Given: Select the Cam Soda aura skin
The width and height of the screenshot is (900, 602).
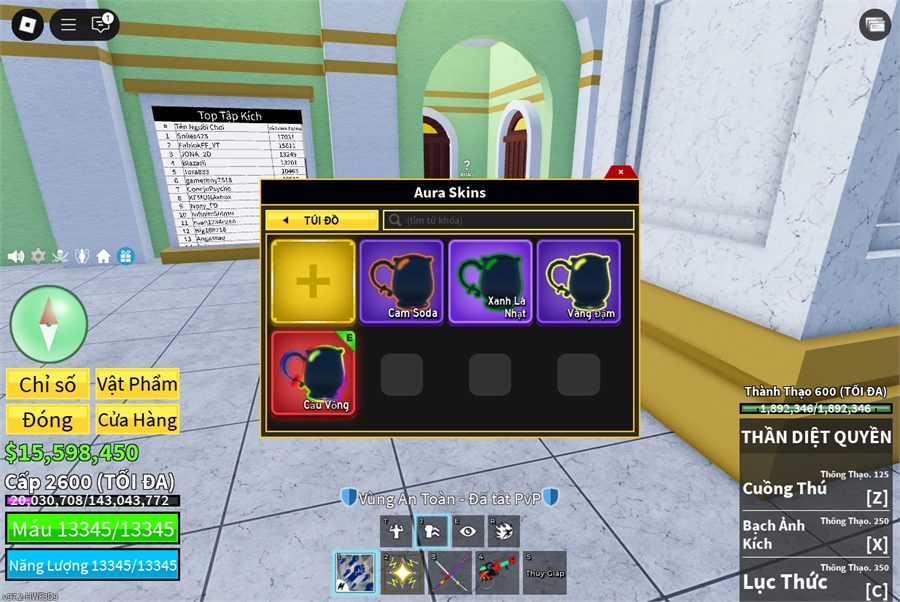Looking at the screenshot, I should pyautogui.click(x=401, y=281).
